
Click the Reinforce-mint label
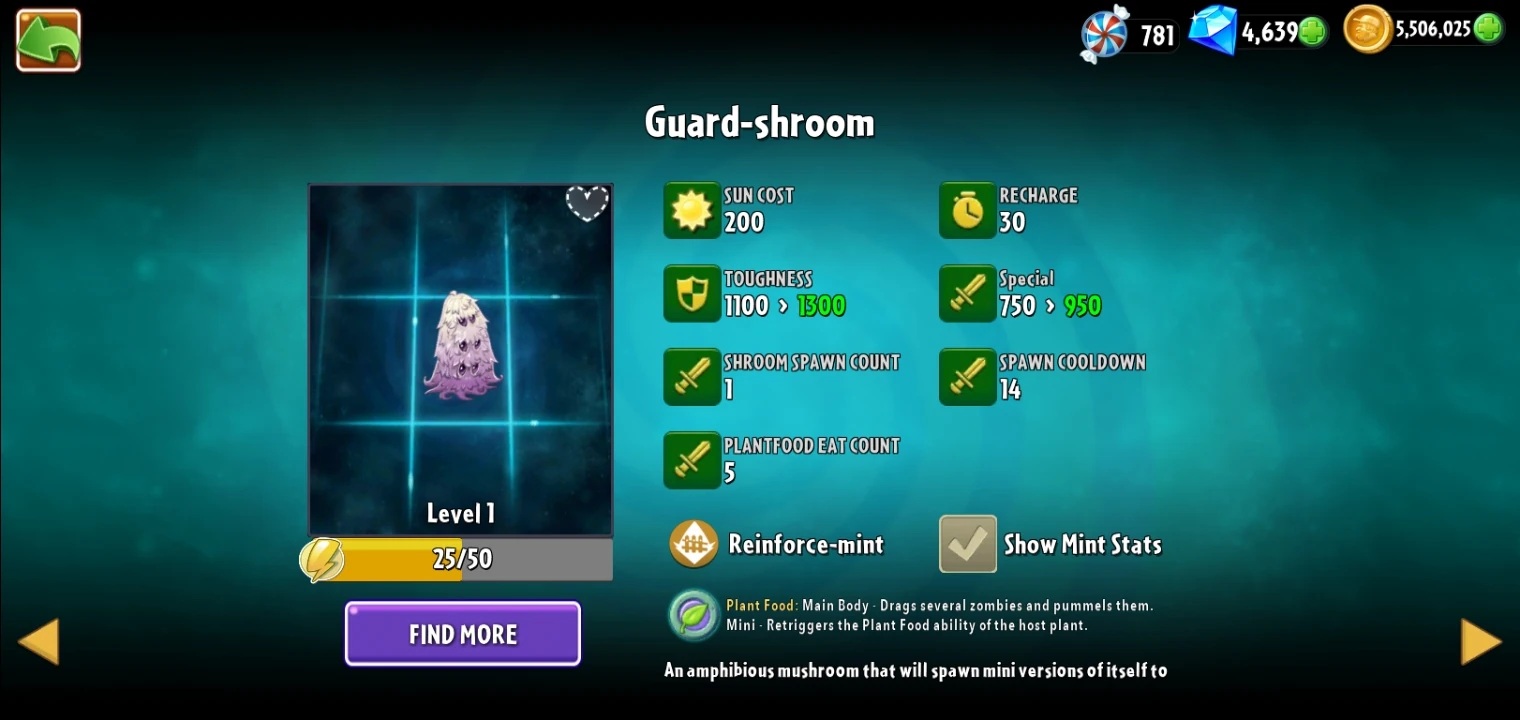click(x=806, y=544)
